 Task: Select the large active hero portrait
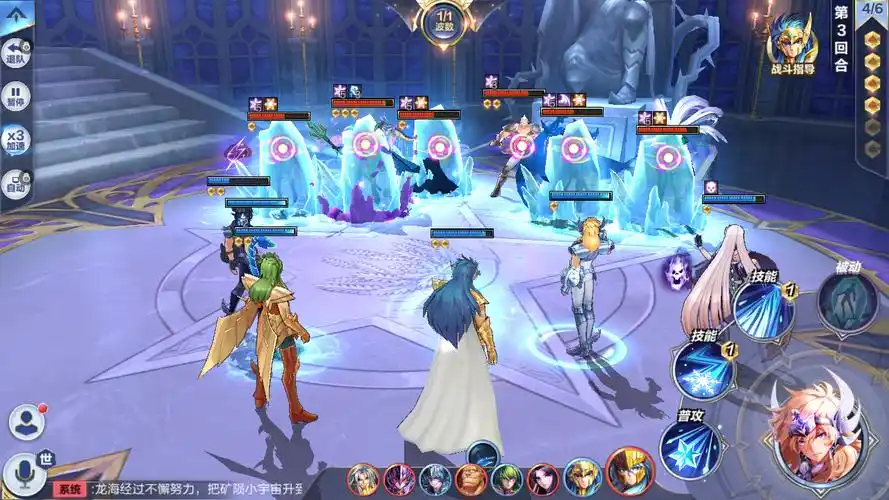coord(817,430)
